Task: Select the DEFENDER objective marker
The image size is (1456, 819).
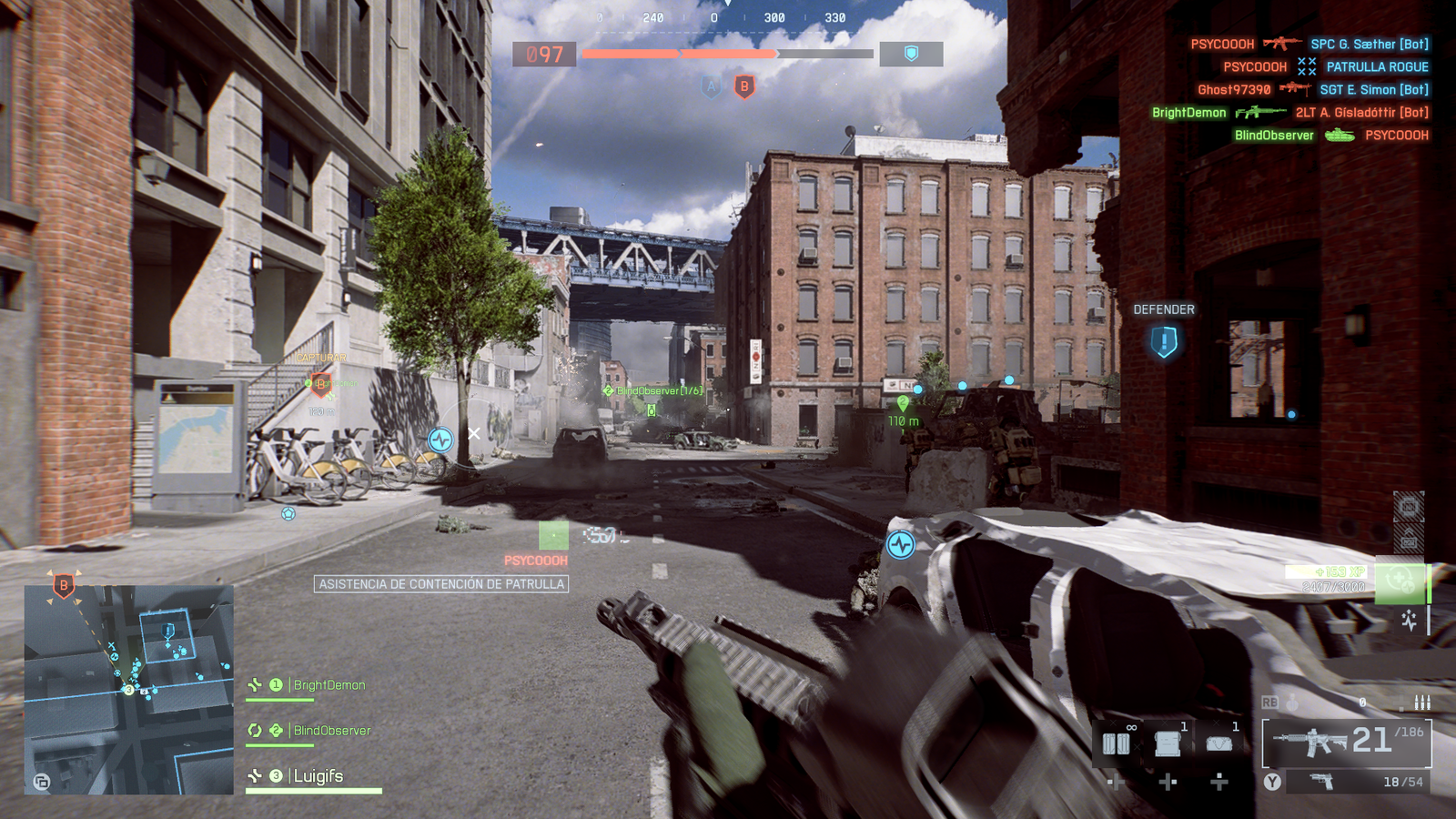Action: pyautogui.click(x=1164, y=342)
